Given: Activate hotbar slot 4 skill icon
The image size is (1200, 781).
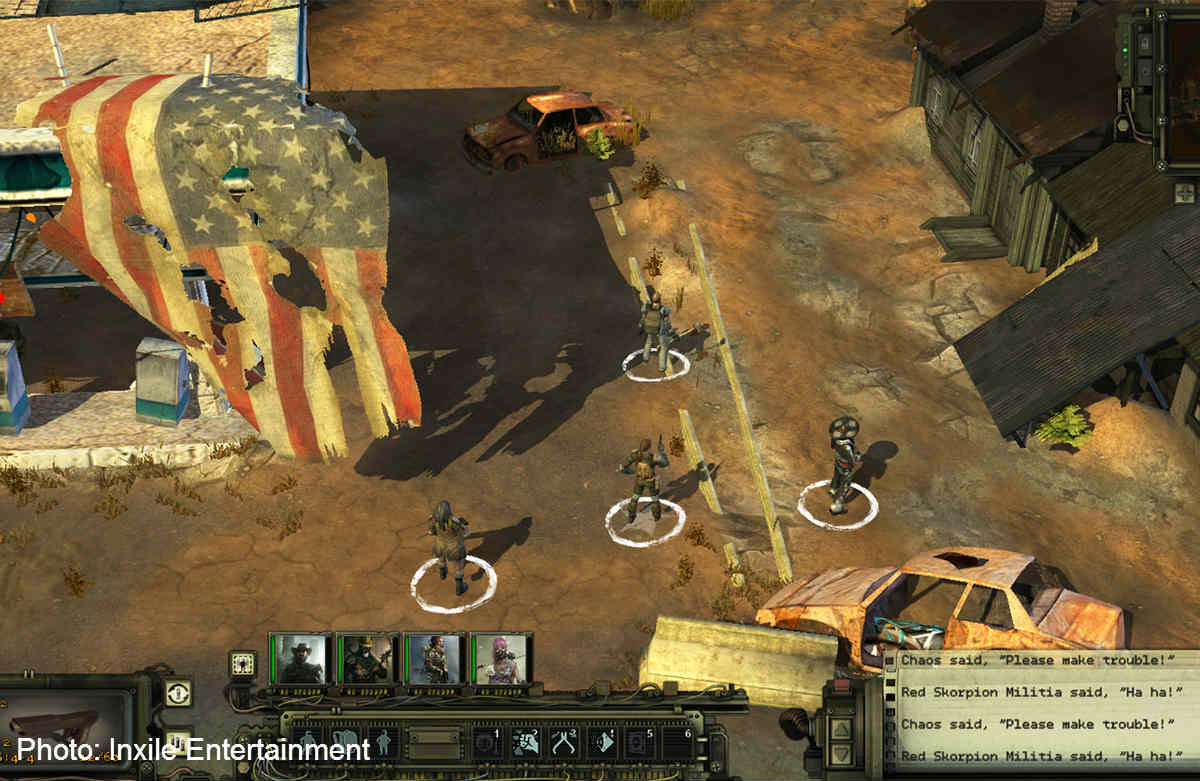Looking at the screenshot, I should (603, 742).
